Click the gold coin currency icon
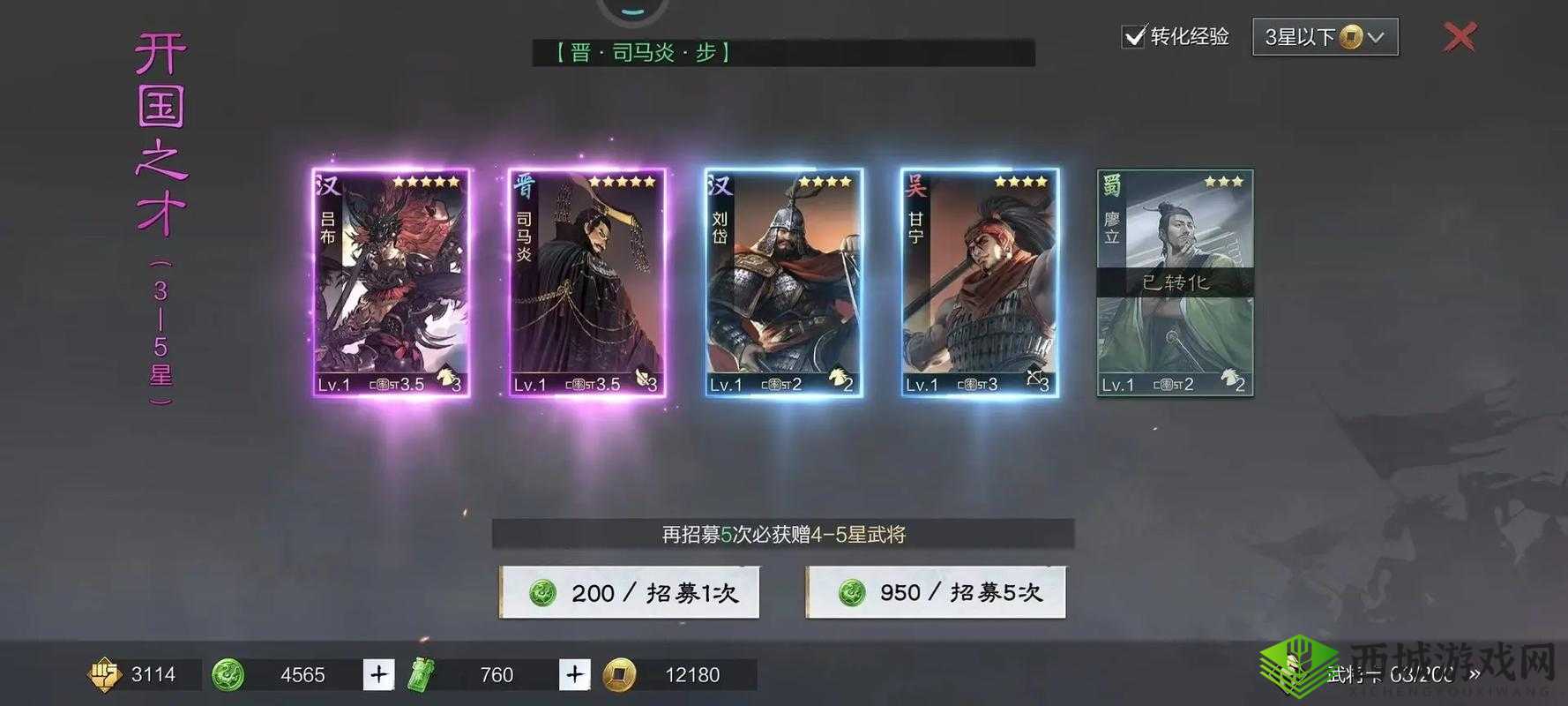Image resolution: width=1568 pixels, height=706 pixels. 618,674
